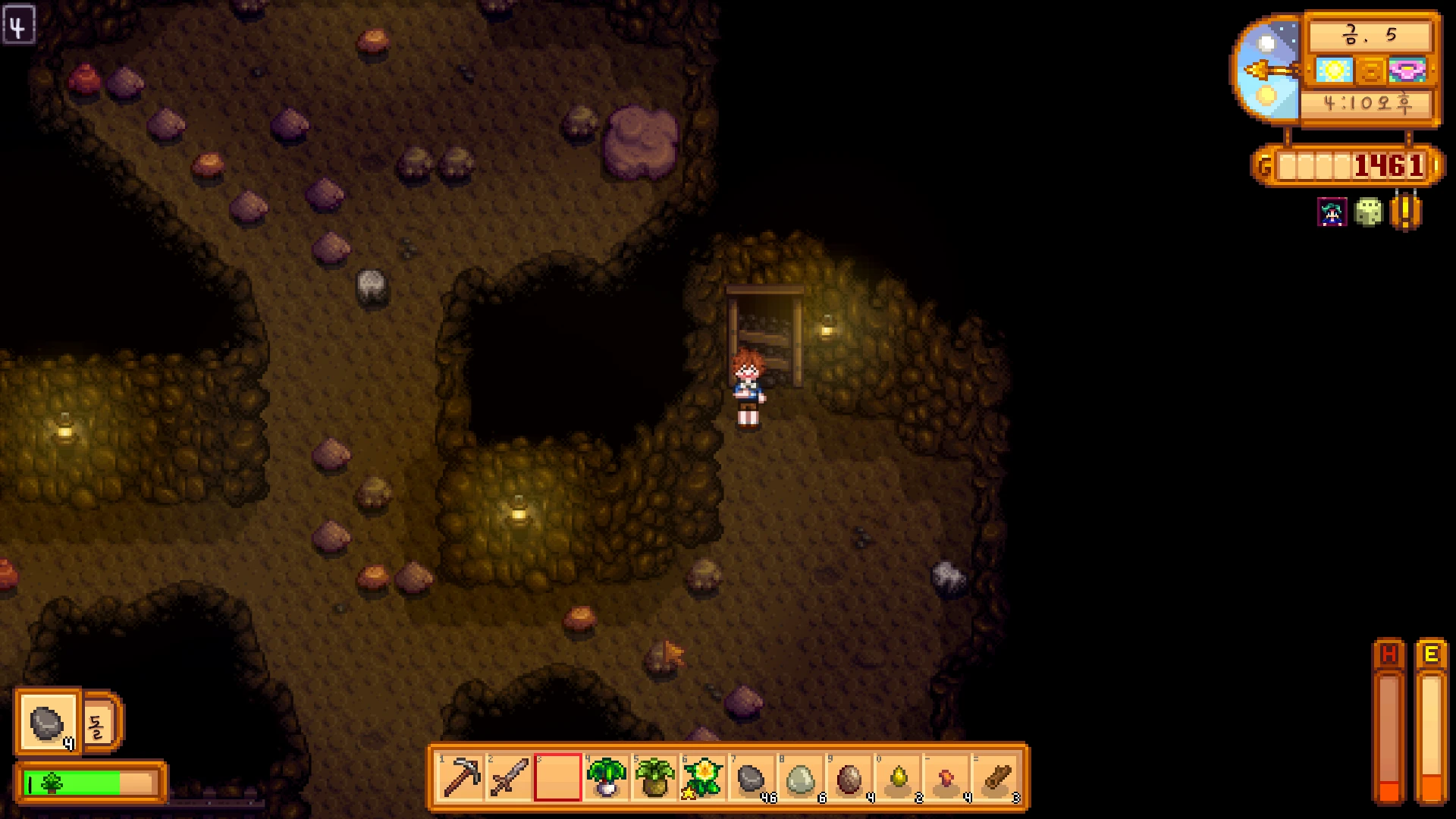Click the sunny weather icon
Screen dimensions: 1456x819
pyautogui.click(x=1334, y=71)
